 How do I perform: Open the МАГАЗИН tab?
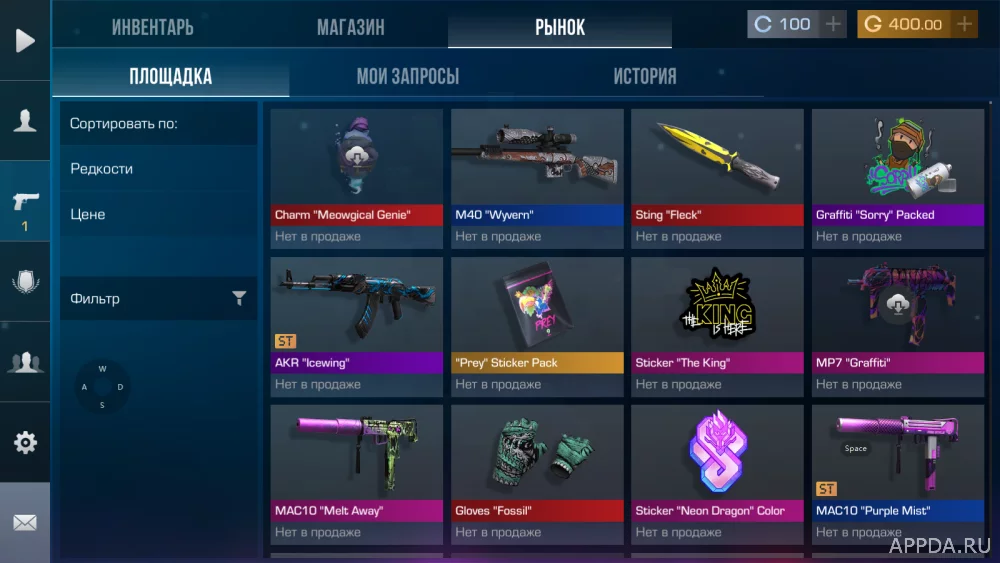[350, 27]
